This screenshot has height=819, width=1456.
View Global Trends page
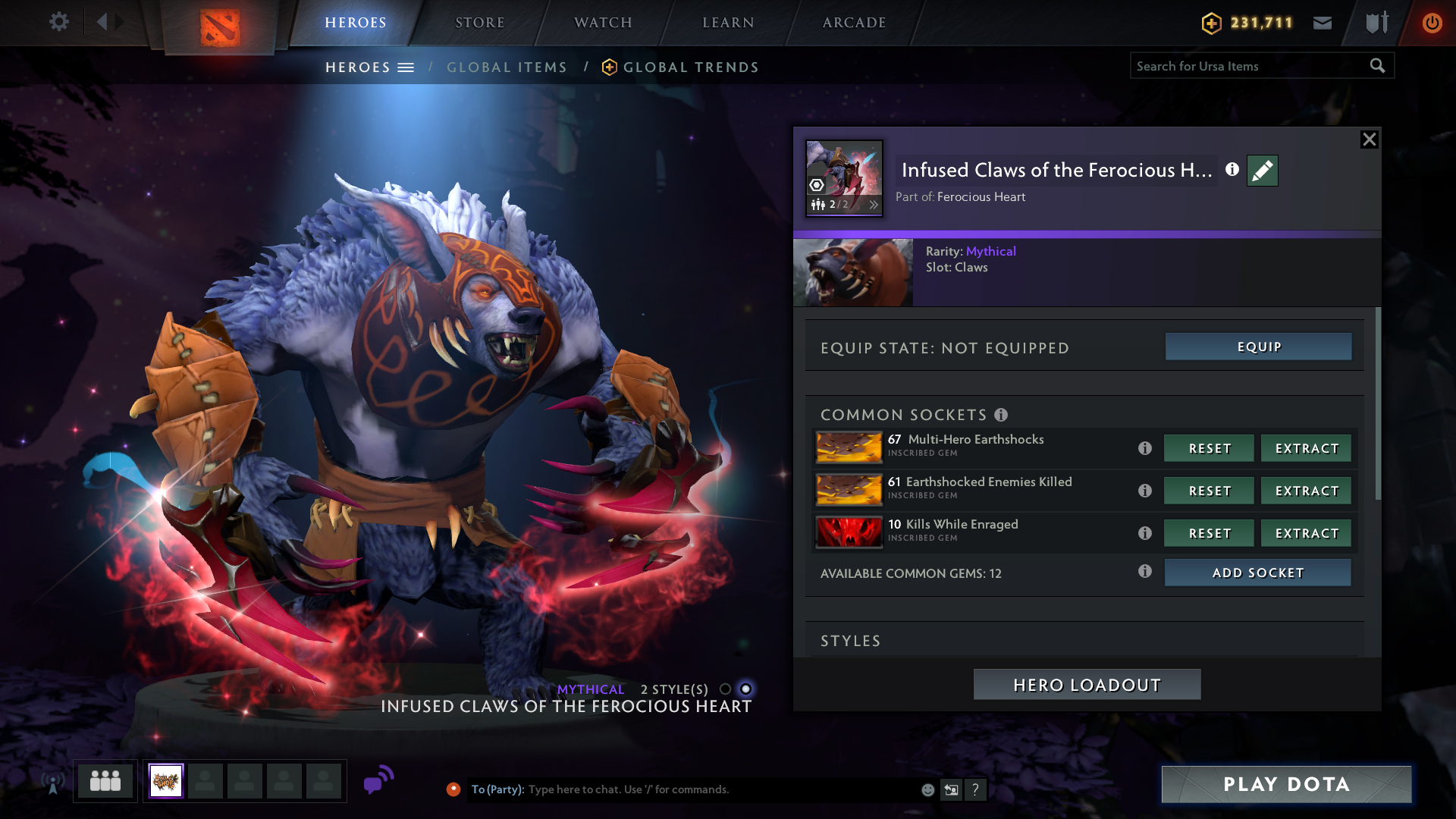point(690,67)
